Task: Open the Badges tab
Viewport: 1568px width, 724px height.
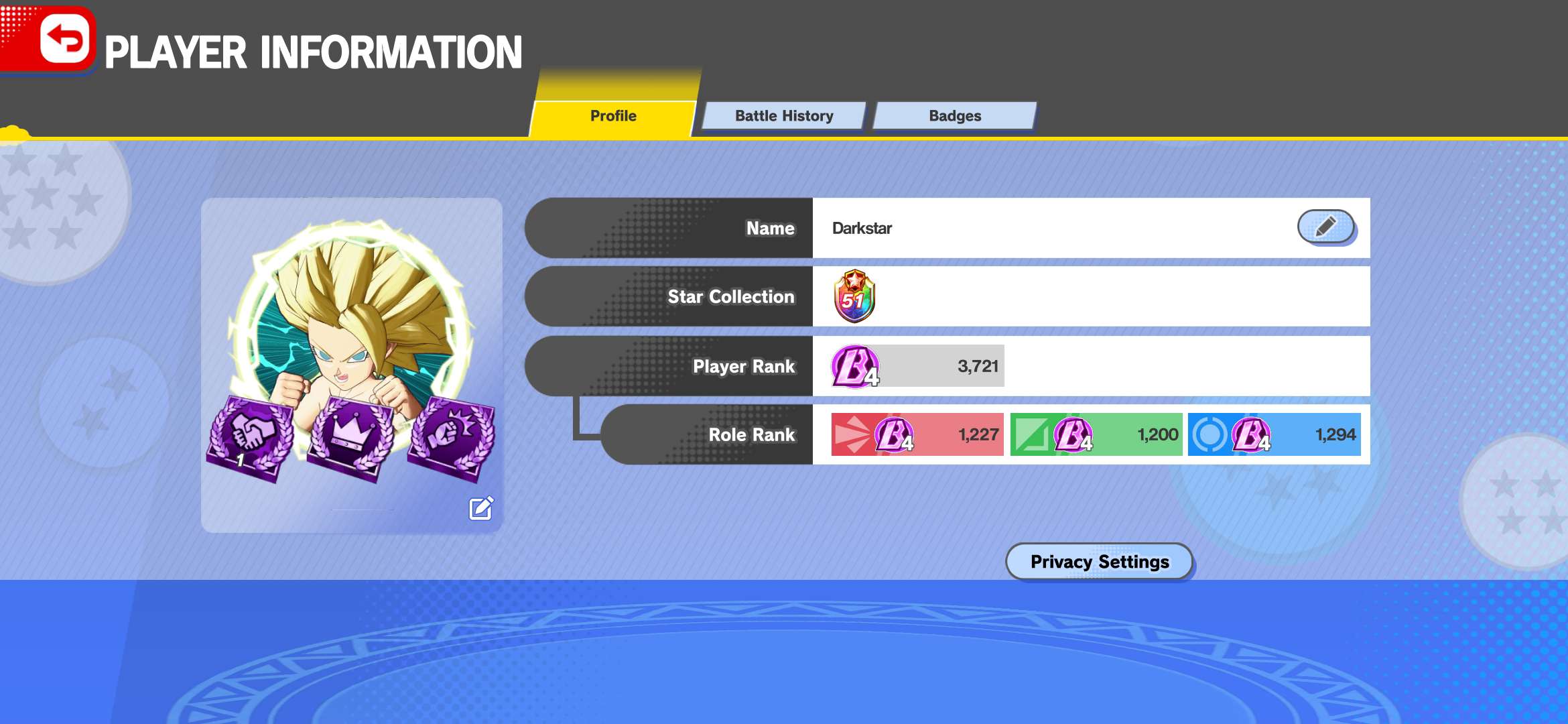Action: [x=954, y=116]
